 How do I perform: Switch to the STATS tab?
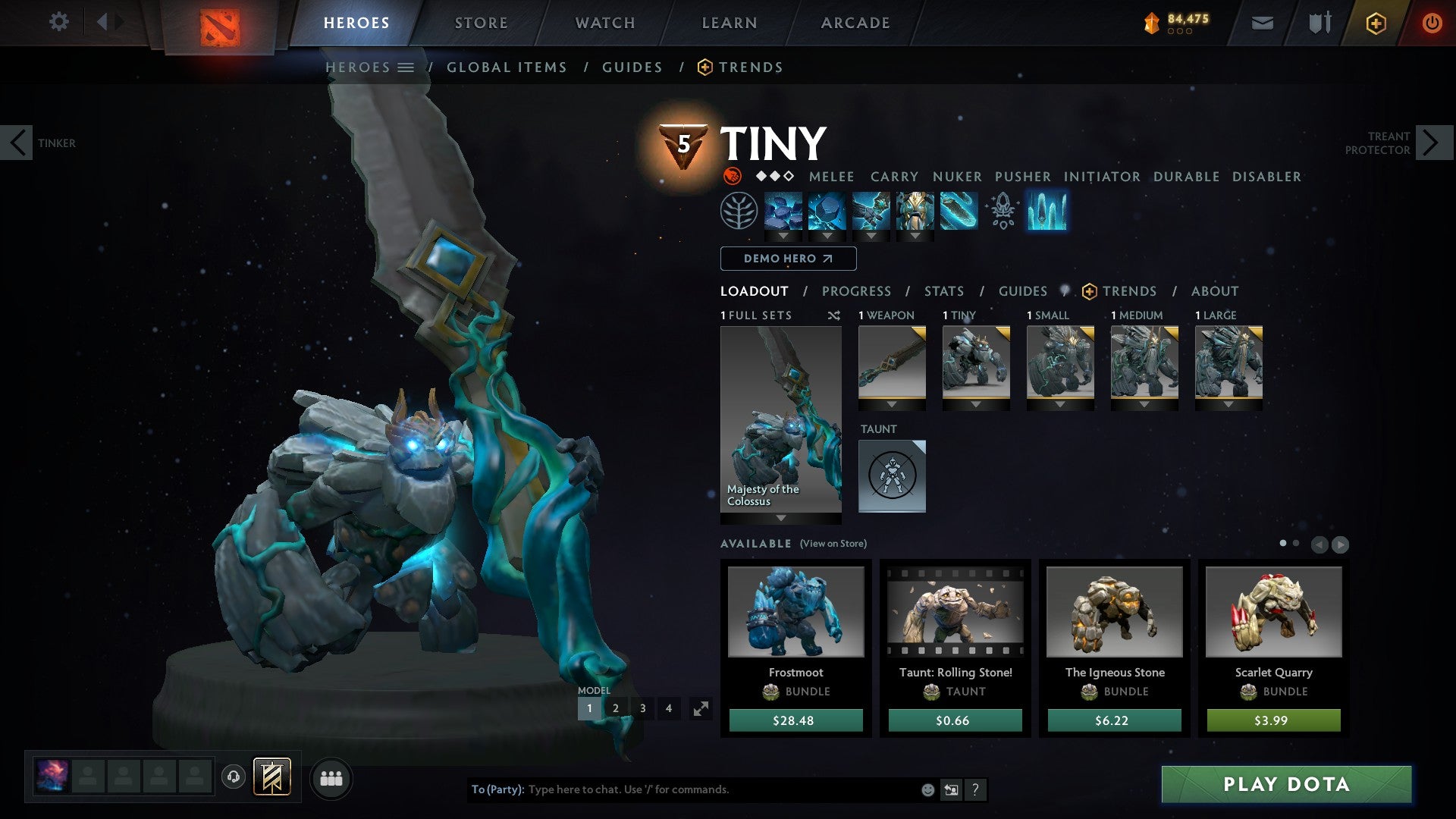(x=943, y=291)
